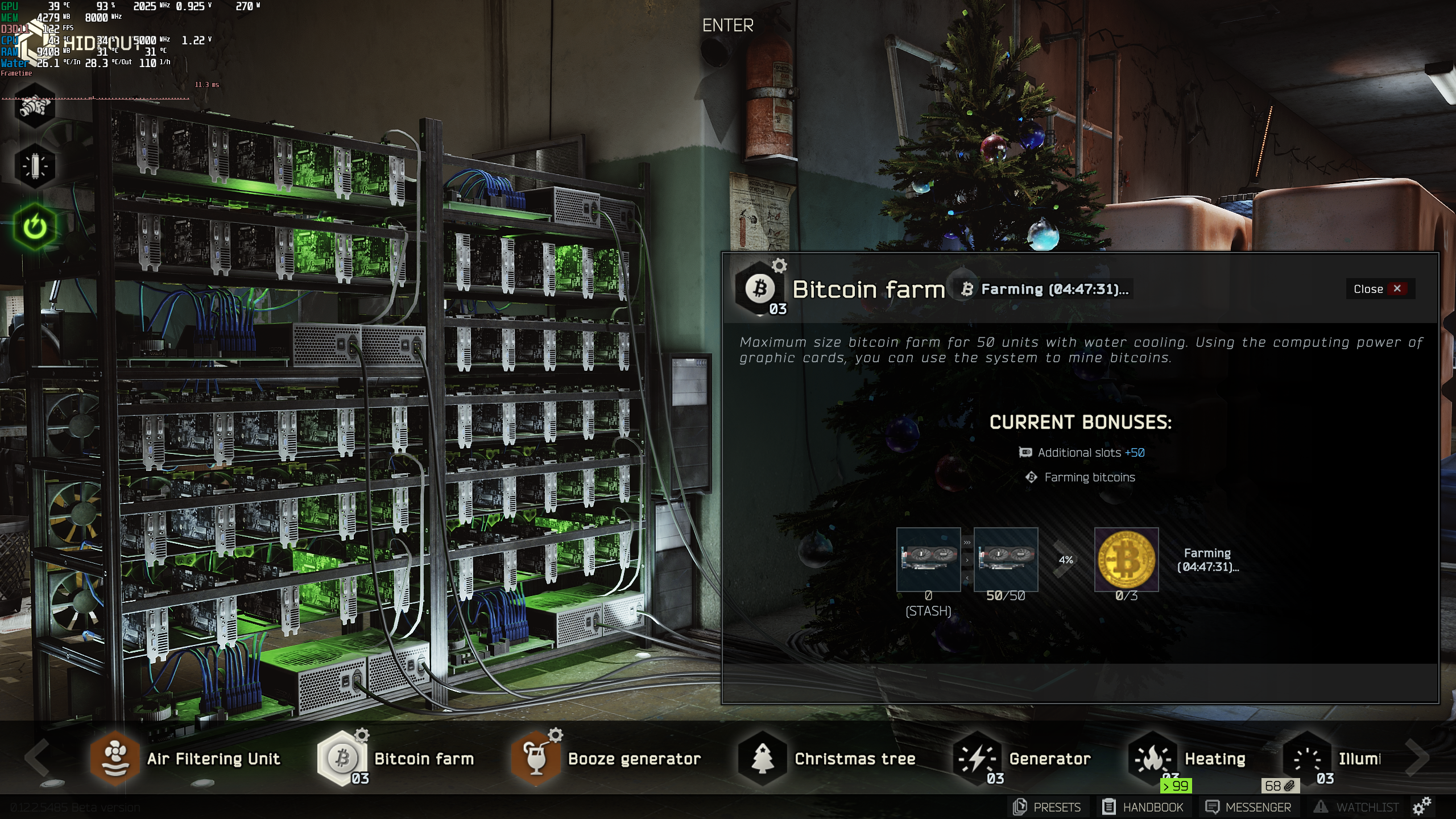Click the gear icon above the Bitcoin farm title
Screen dimensions: 1456x819
(x=780, y=265)
